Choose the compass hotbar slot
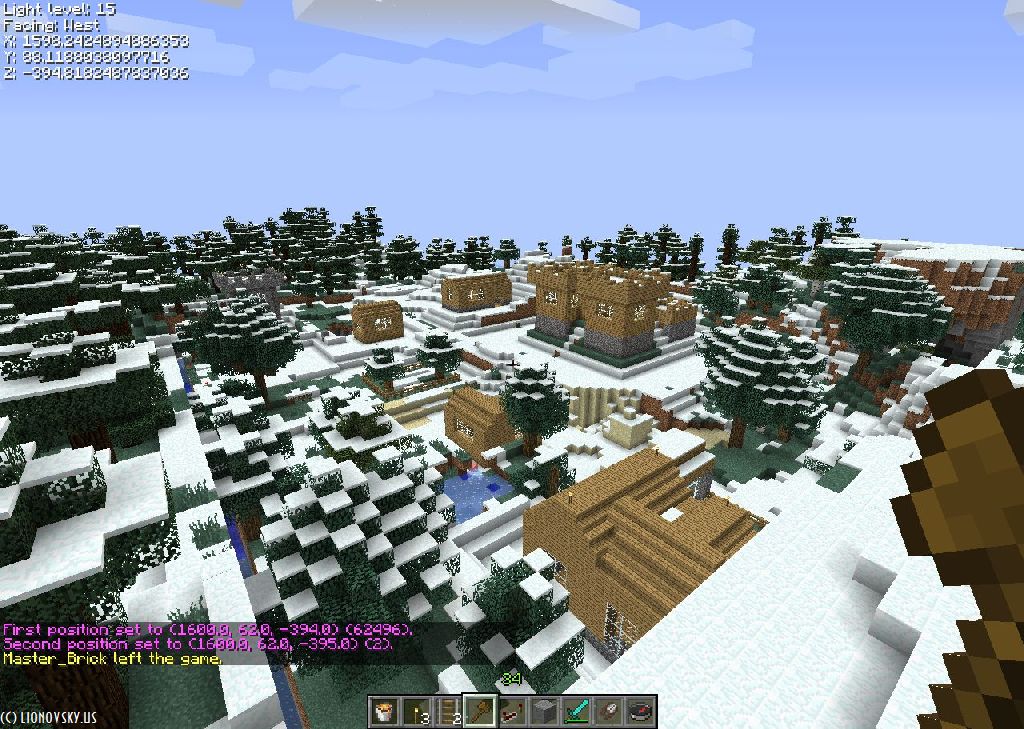Image resolution: width=1024 pixels, height=729 pixels. tap(641, 711)
